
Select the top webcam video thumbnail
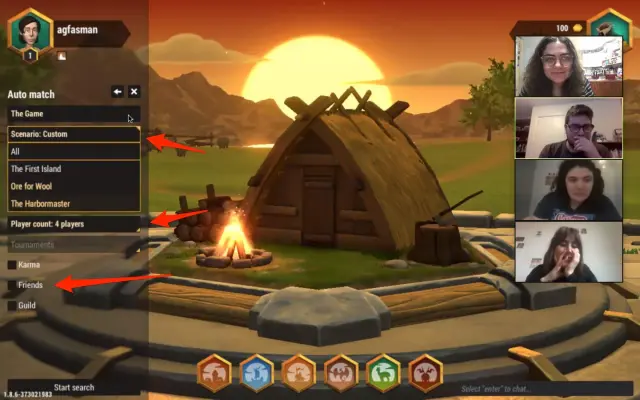click(554, 66)
